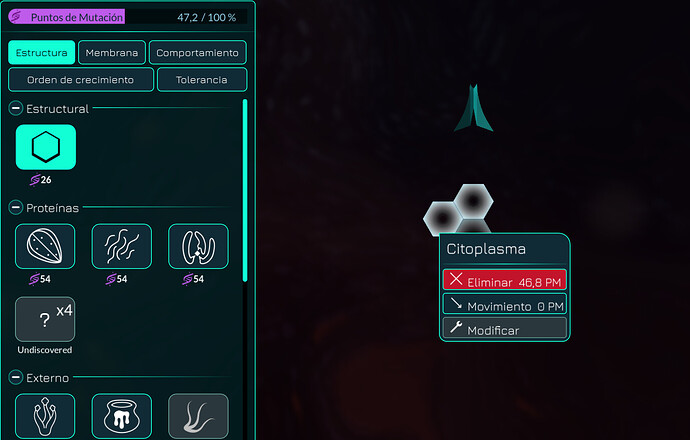This screenshot has width=690, height=440.
Task: Open Modificar in the Citoplasma menu
Action: (x=504, y=329)
